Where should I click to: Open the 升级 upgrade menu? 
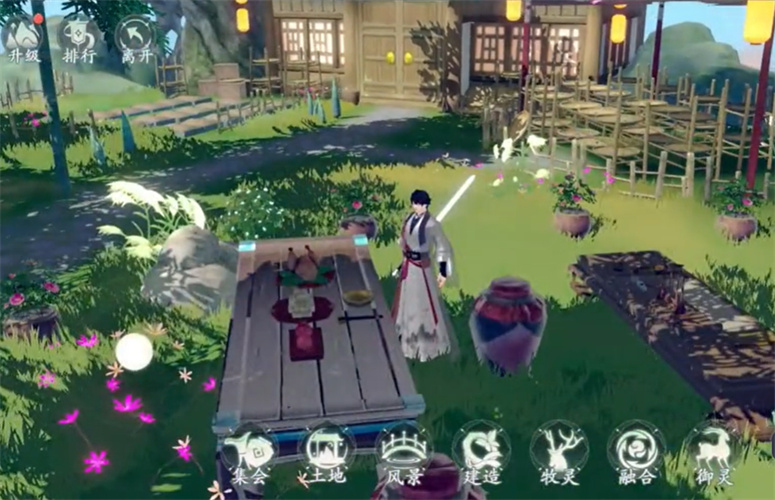(x=23, y=38)
